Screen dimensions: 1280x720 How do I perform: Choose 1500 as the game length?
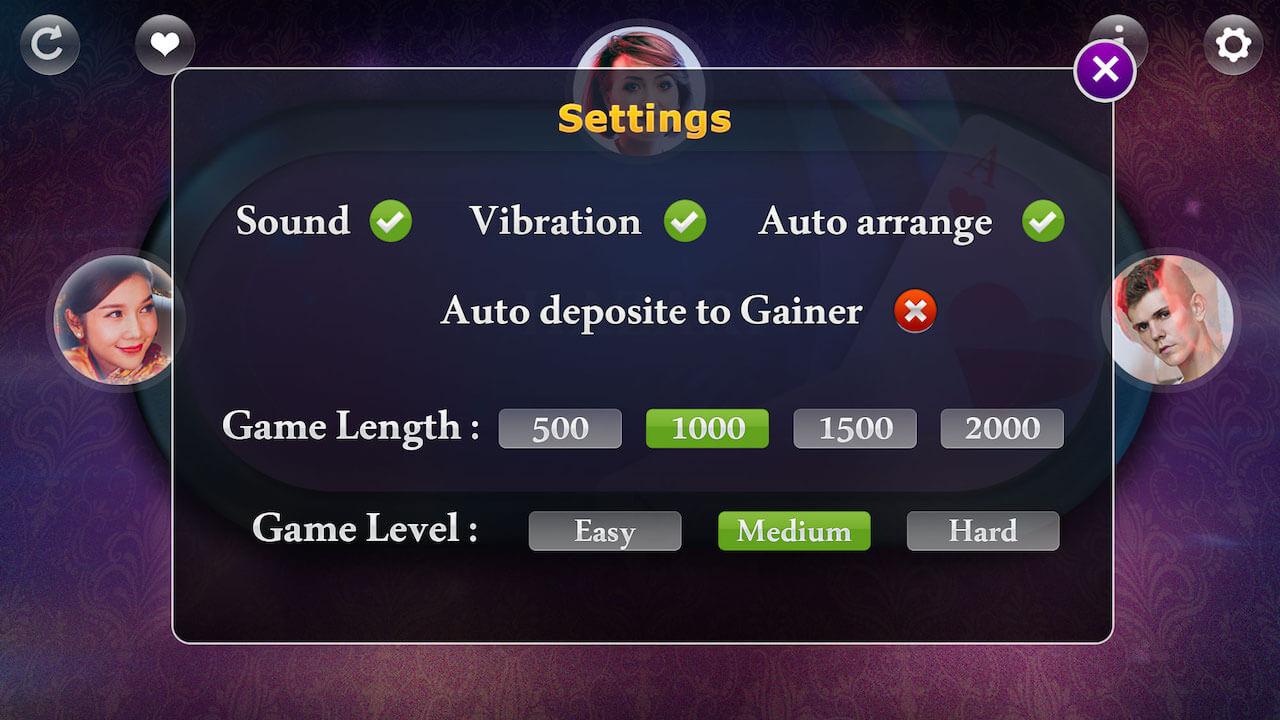[x=854, y=428]
